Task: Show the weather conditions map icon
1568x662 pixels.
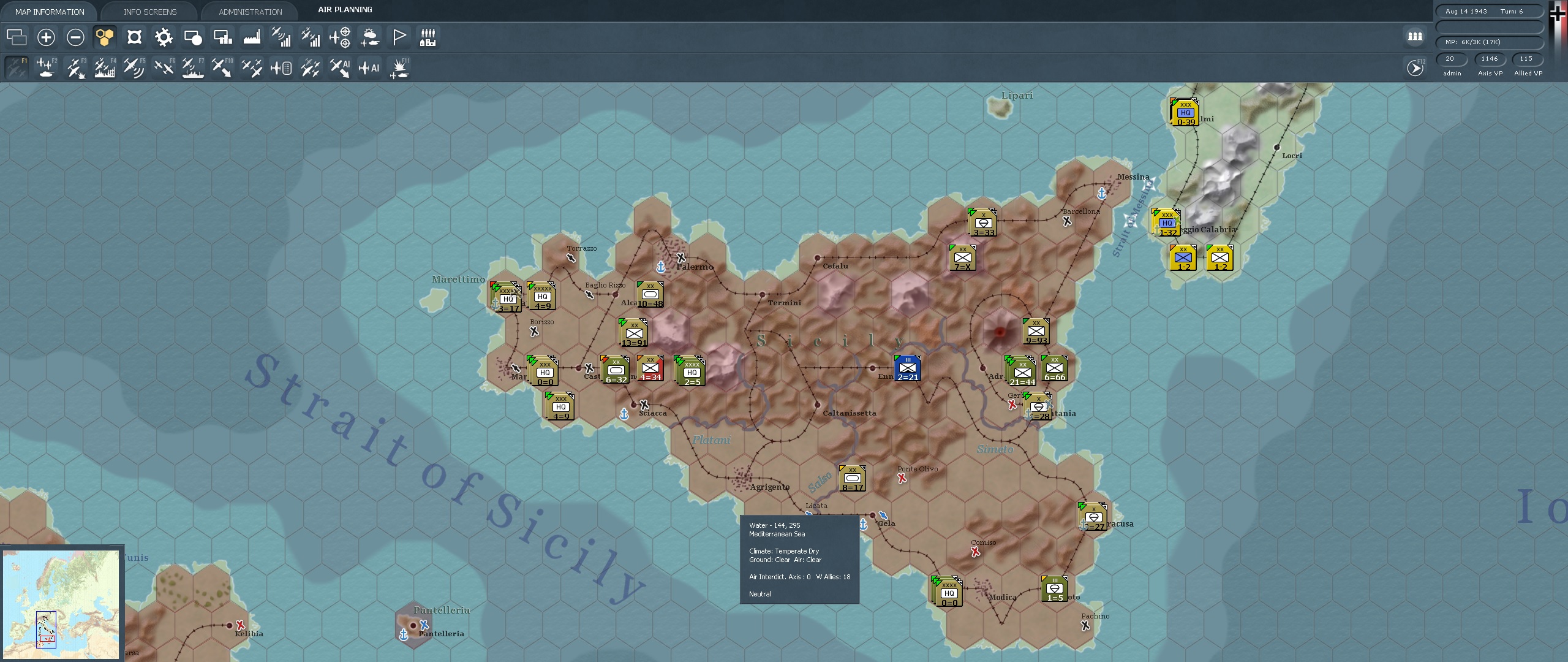Action: pyautogui.click(x=369, y=37)
